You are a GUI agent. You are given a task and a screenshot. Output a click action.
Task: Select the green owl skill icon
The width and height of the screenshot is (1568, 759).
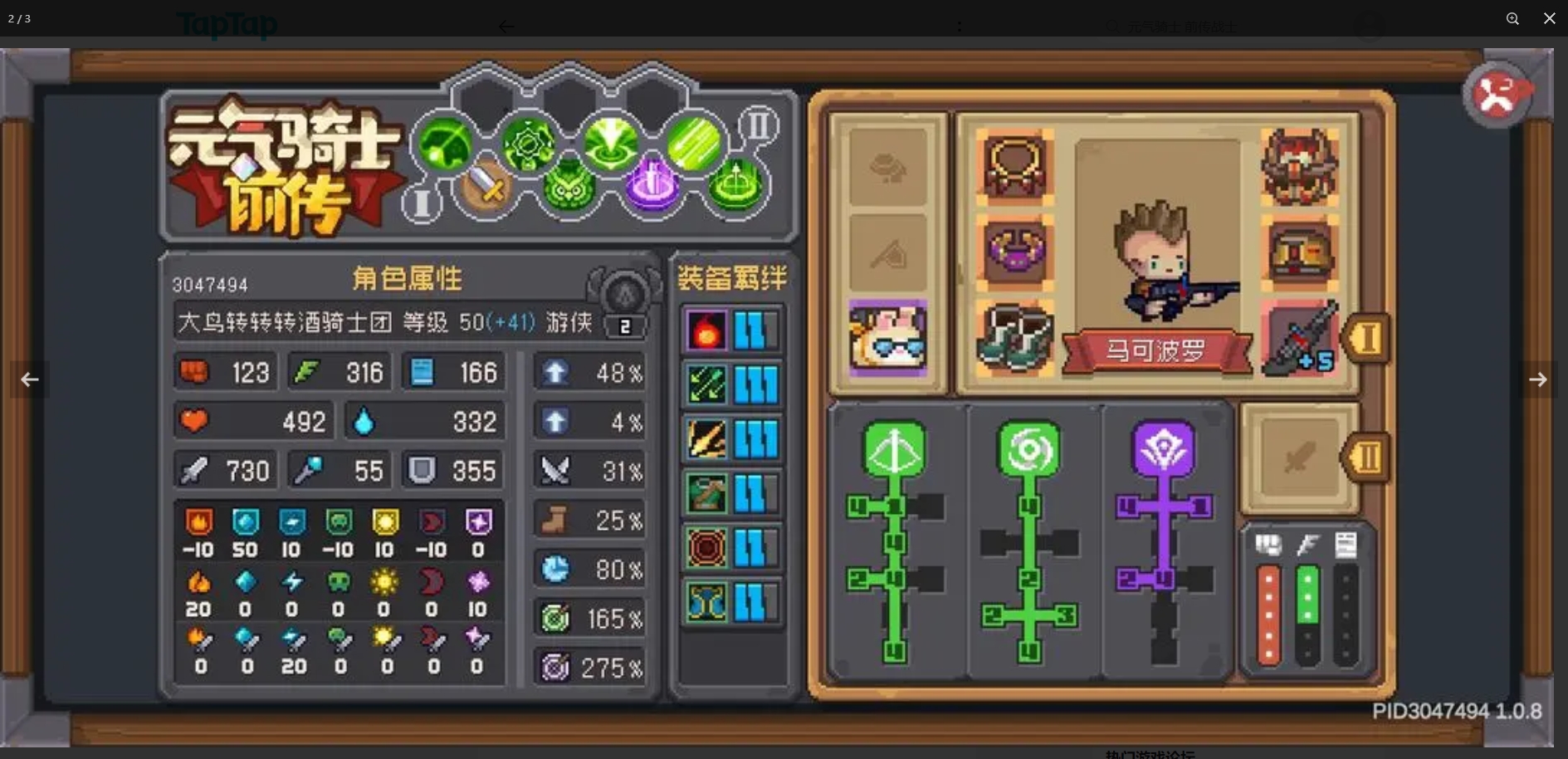(x=568, y=188)
